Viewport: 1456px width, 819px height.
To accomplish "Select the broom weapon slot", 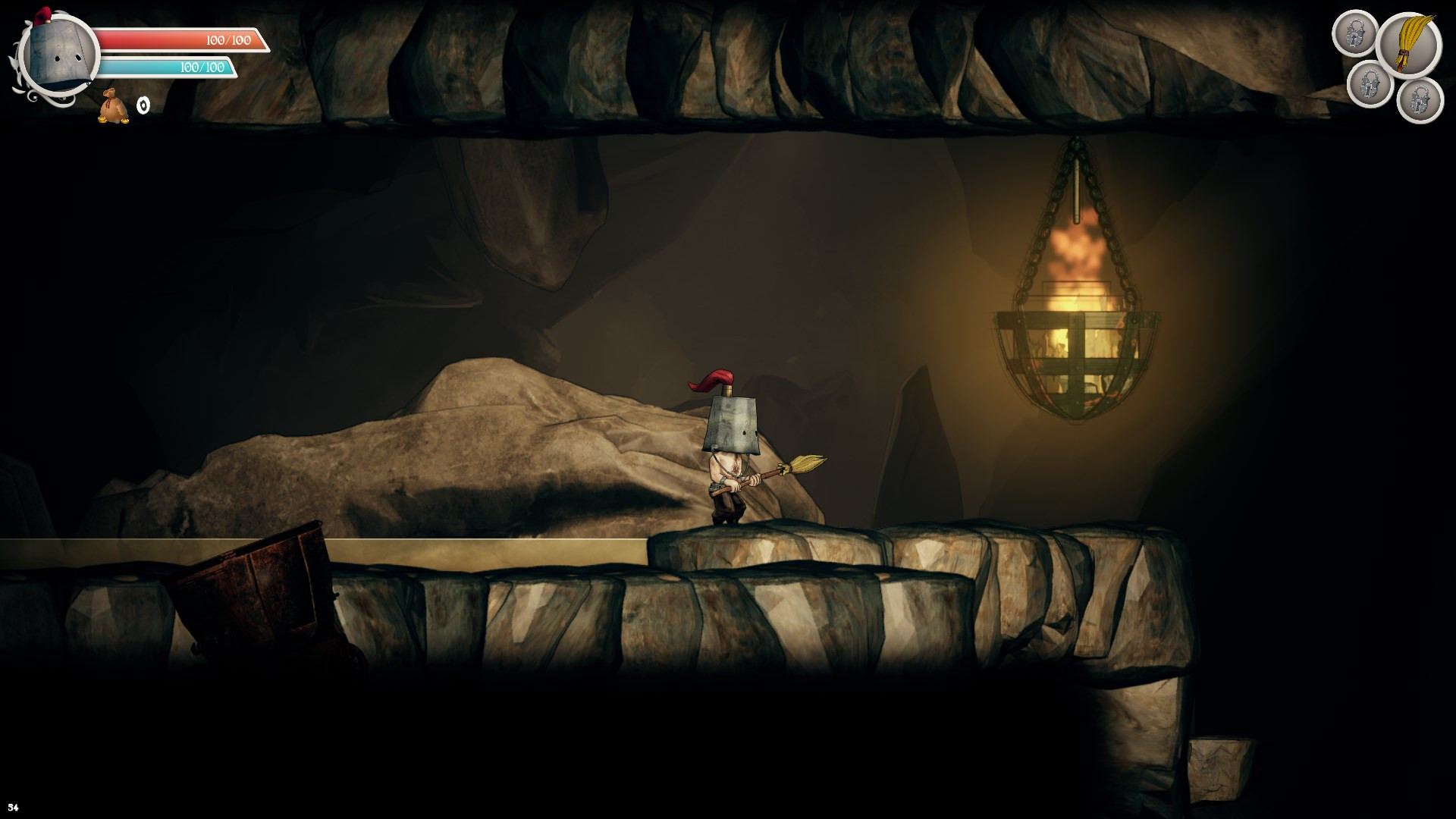I will pos(1408,44).
